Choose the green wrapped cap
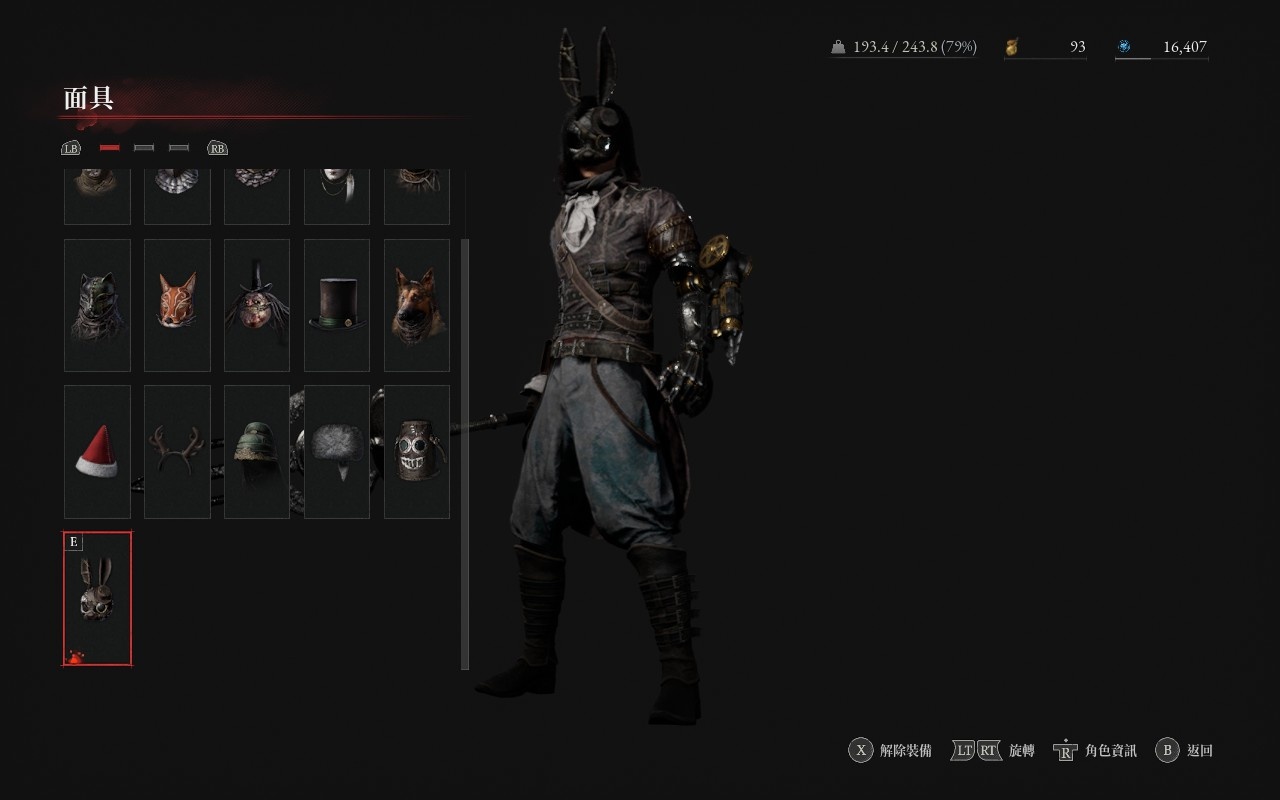Screen dimensions: 1280x800 click(x=257, y=452)
